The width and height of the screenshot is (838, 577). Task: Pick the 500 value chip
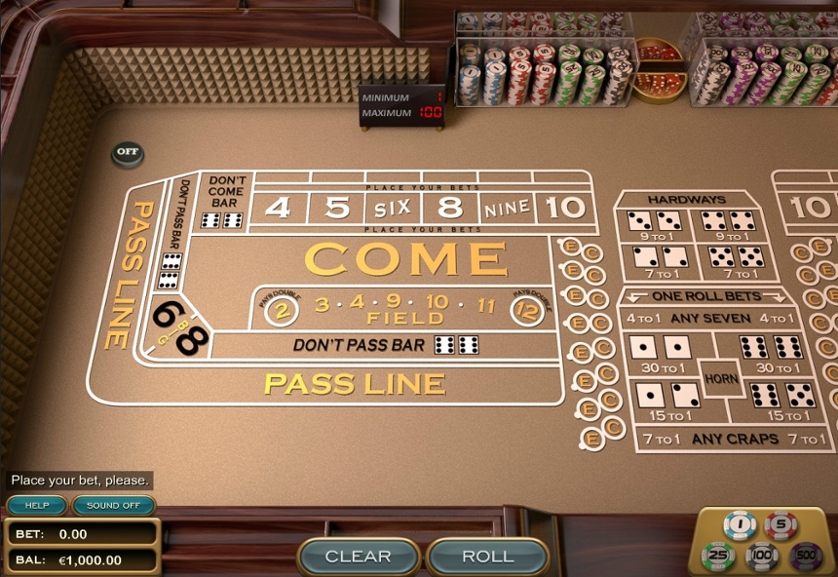point(805,554)
